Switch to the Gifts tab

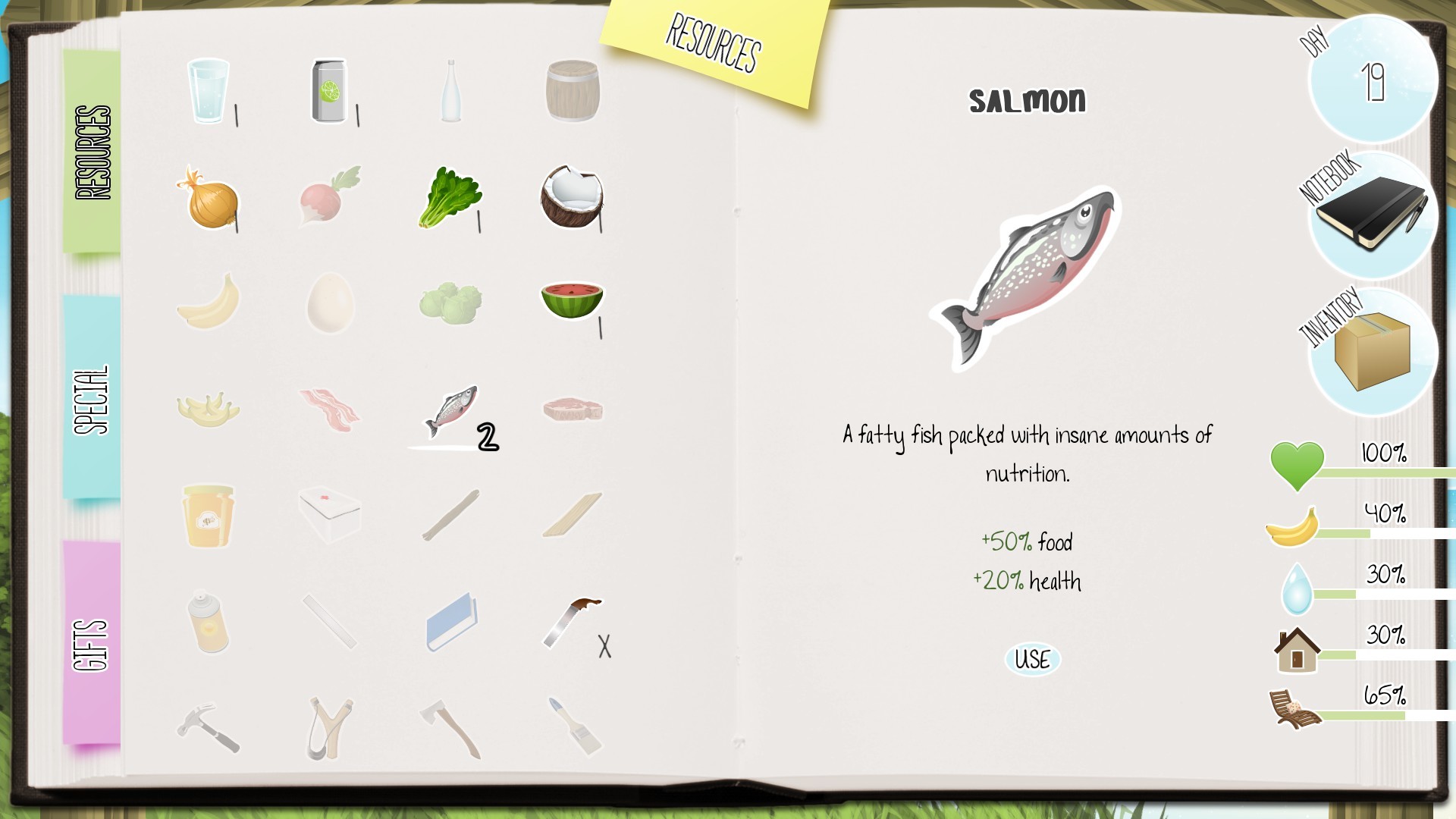tap(89, 641)
